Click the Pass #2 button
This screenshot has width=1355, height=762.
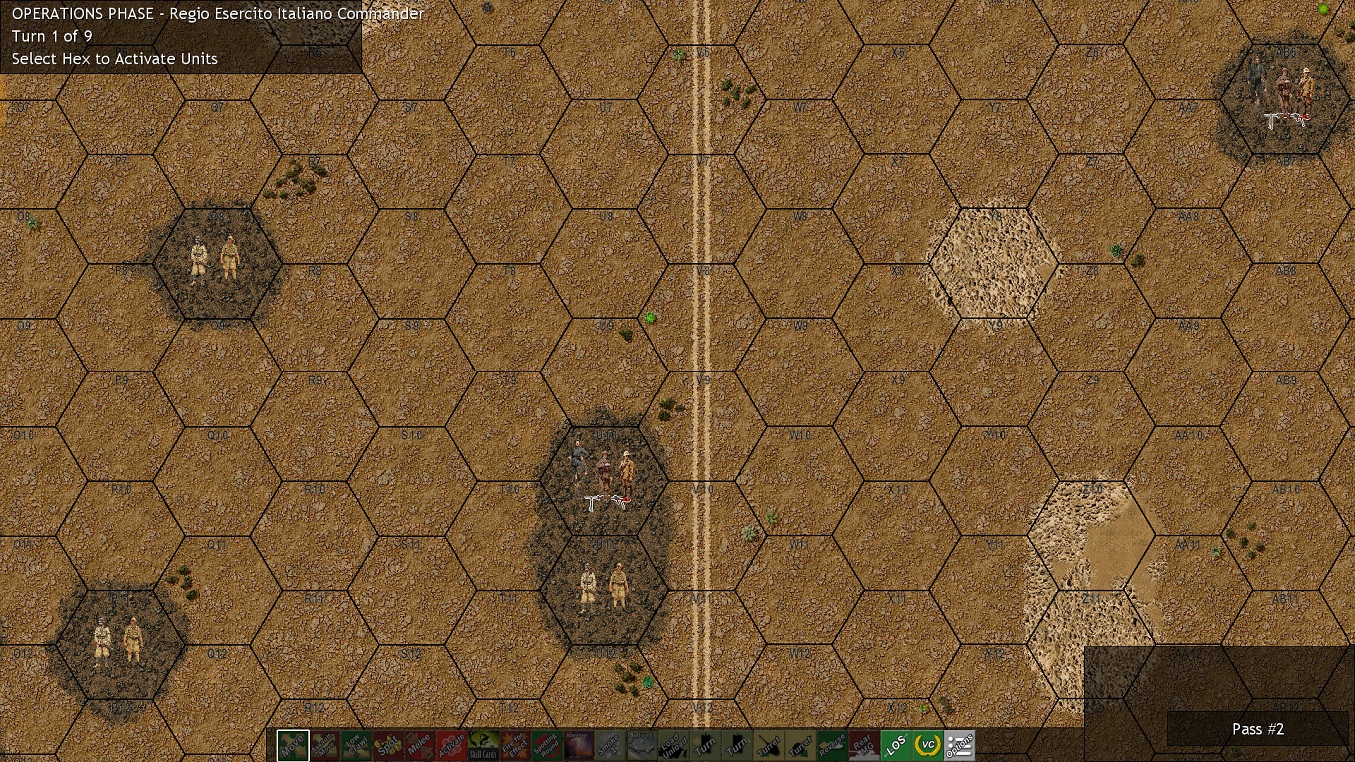[1258, 729]
